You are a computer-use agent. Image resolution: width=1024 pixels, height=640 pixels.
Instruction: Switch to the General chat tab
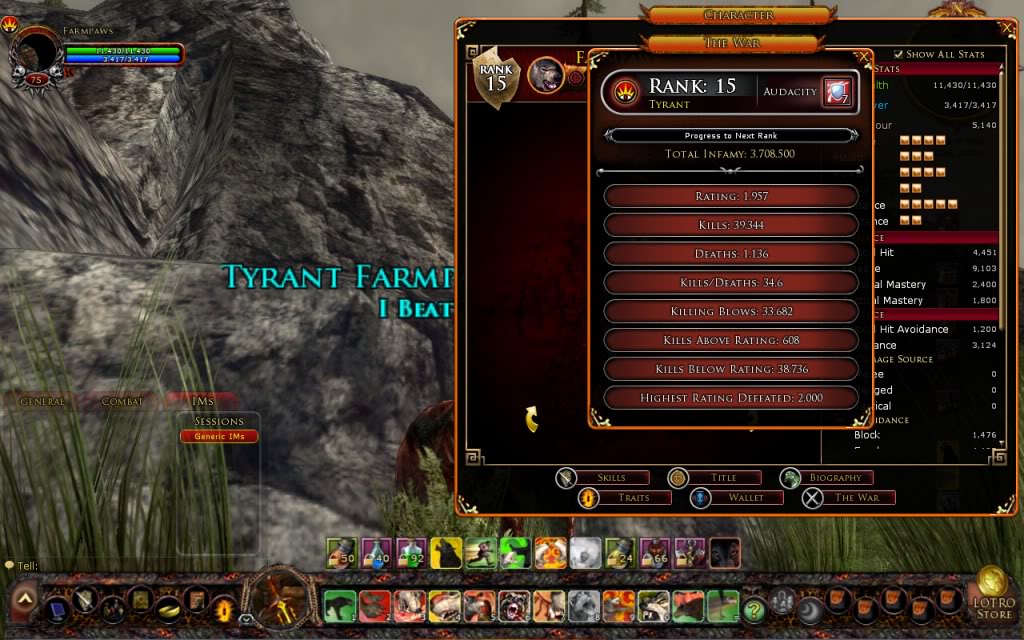pos(42,401)
